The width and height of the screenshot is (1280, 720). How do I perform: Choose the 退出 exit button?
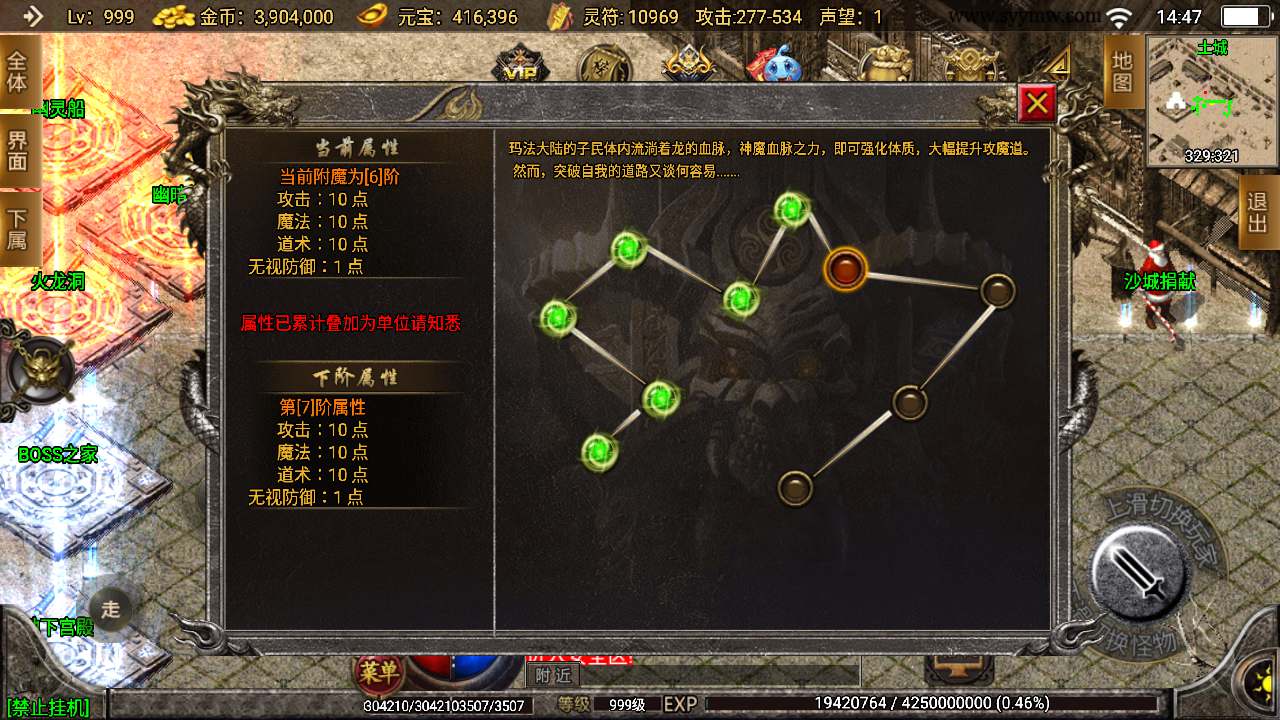click(x=1258, y=212)
